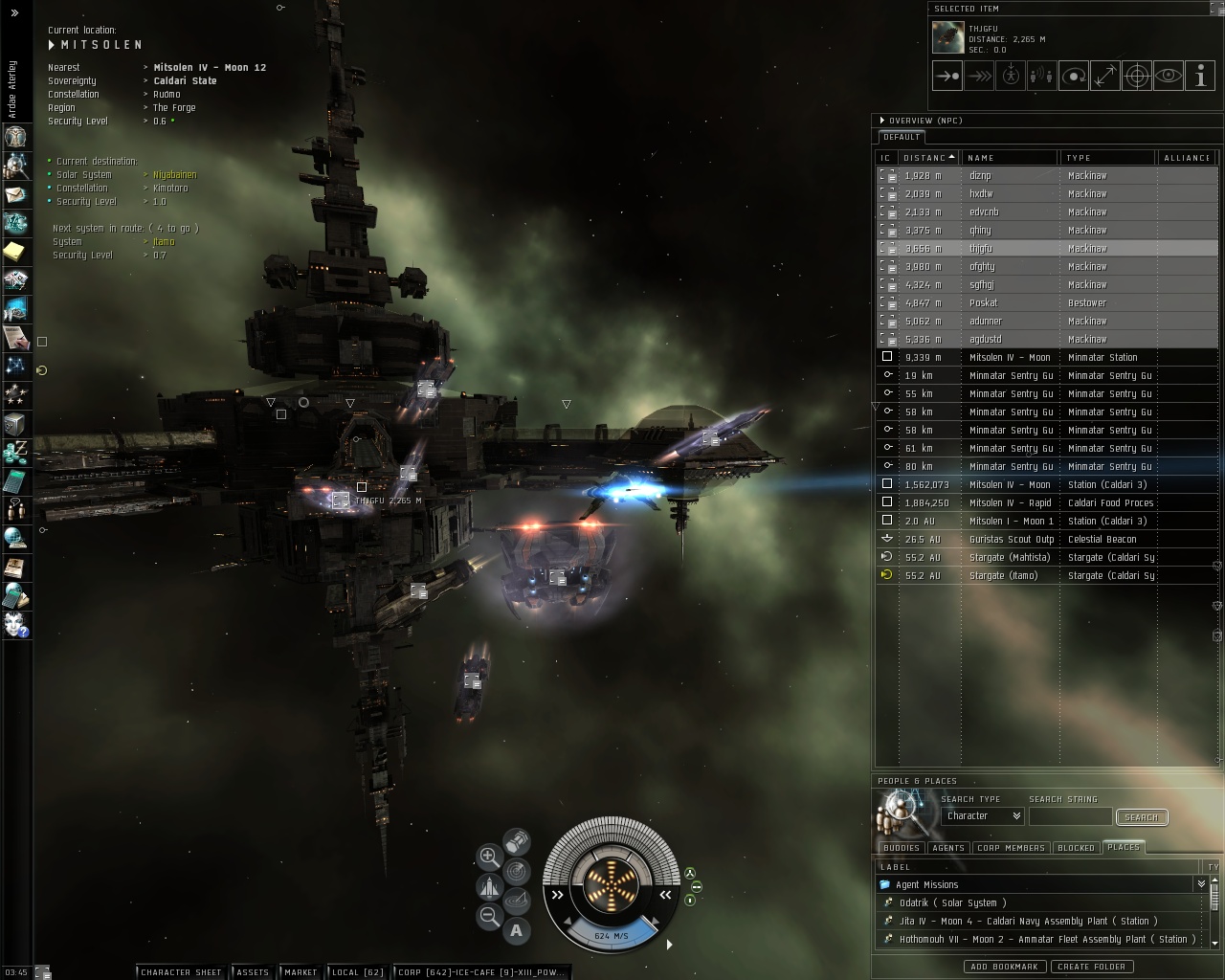The height and width of the screenshot is (980, 1225).
Task: Open the Character Sheet window
Action: tap(181, 972)
